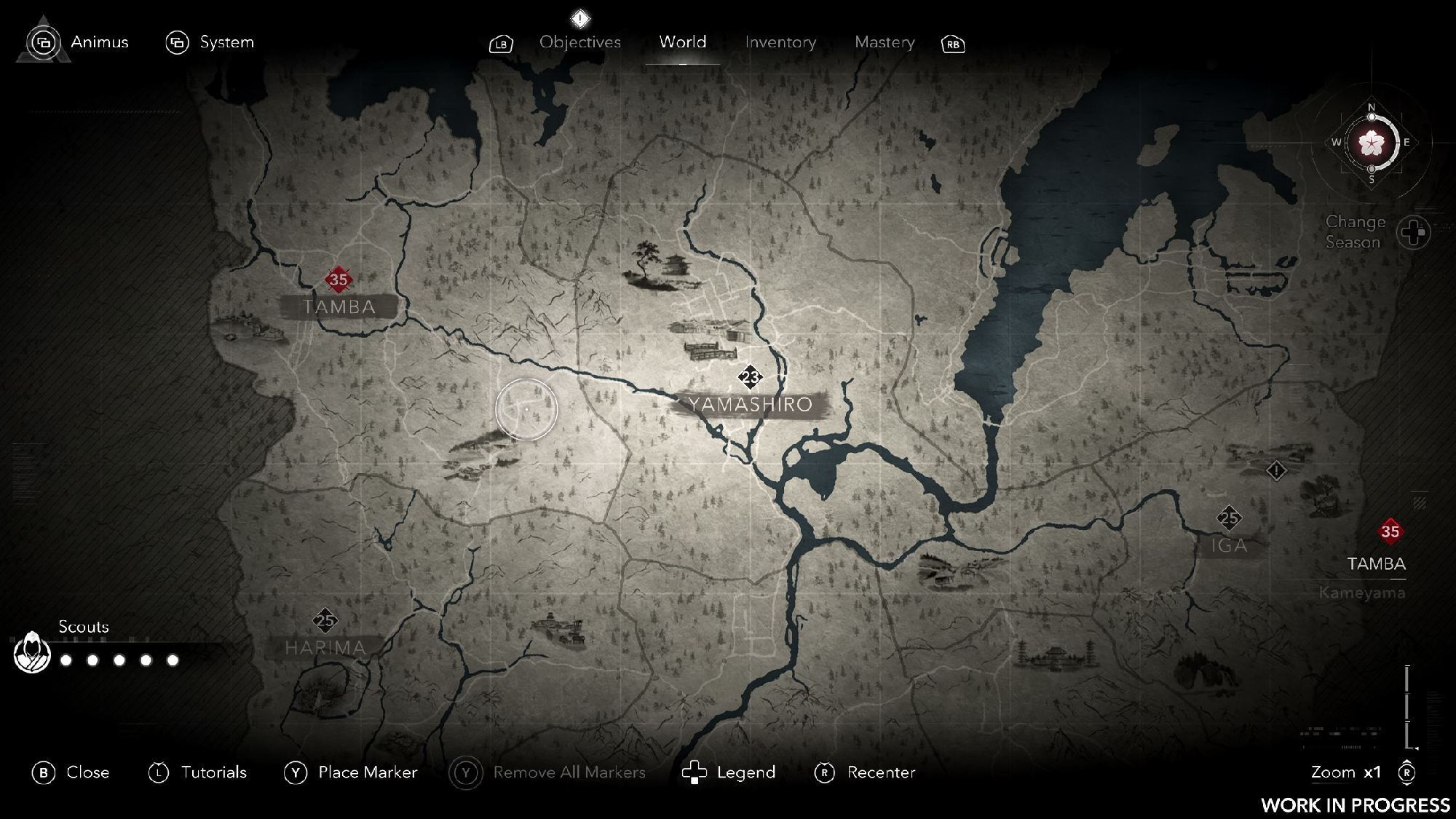Open the Animus menu
Image resolution: width=1456 pixels, height=819 pixels.
(x=78, y=42)
